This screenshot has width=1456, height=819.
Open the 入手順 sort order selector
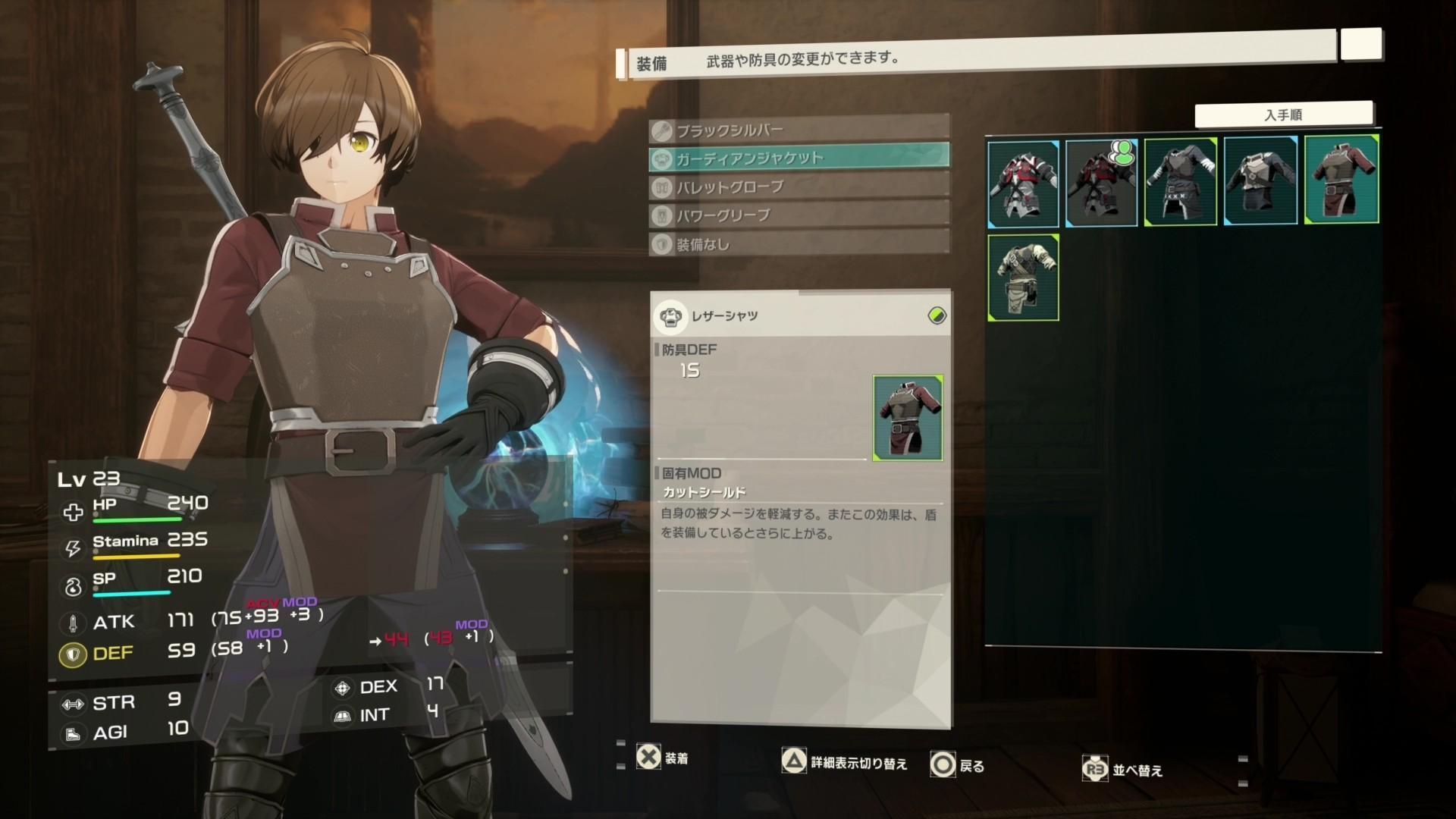1286,113
